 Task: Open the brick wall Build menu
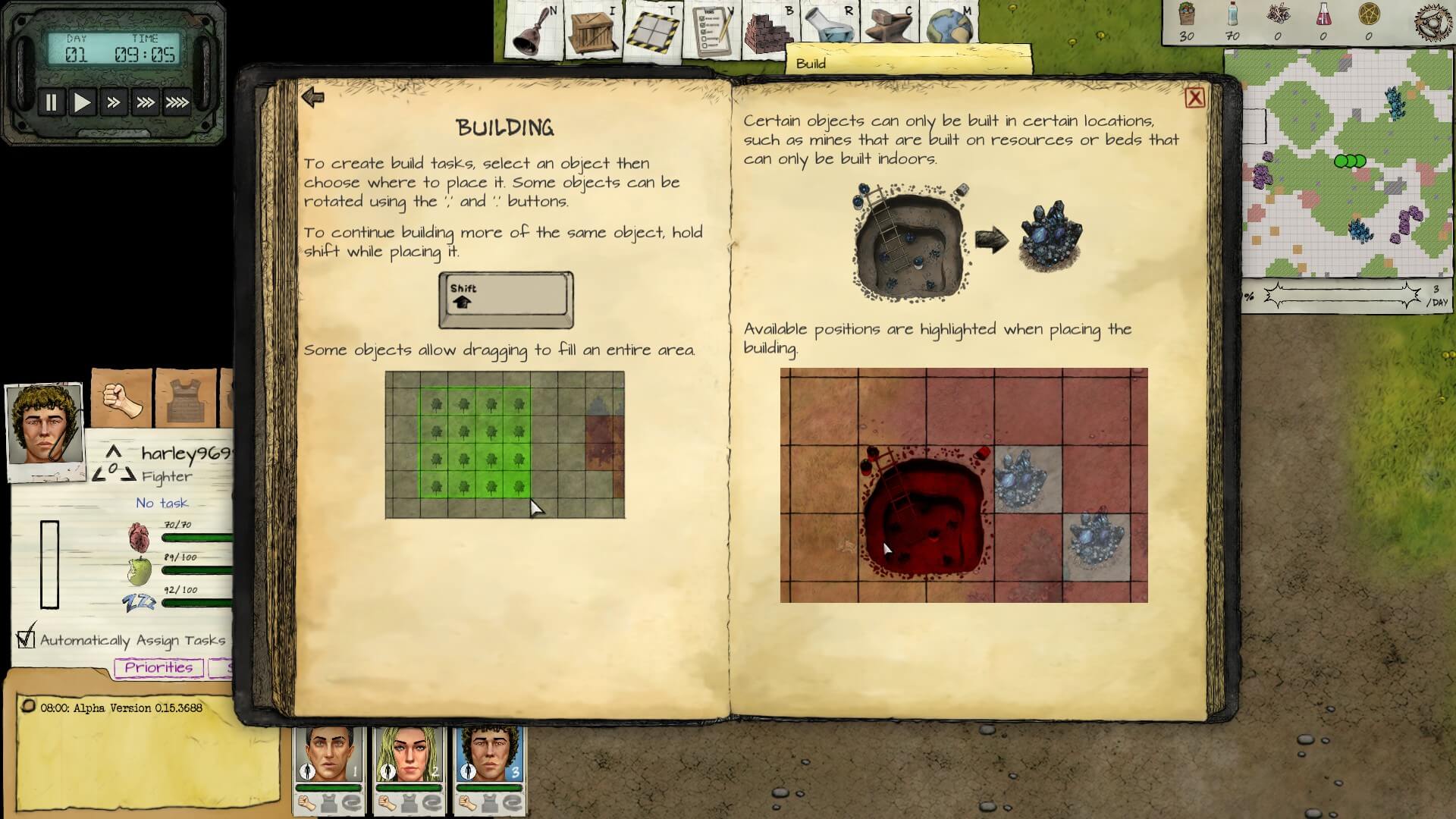click(768, 30)
